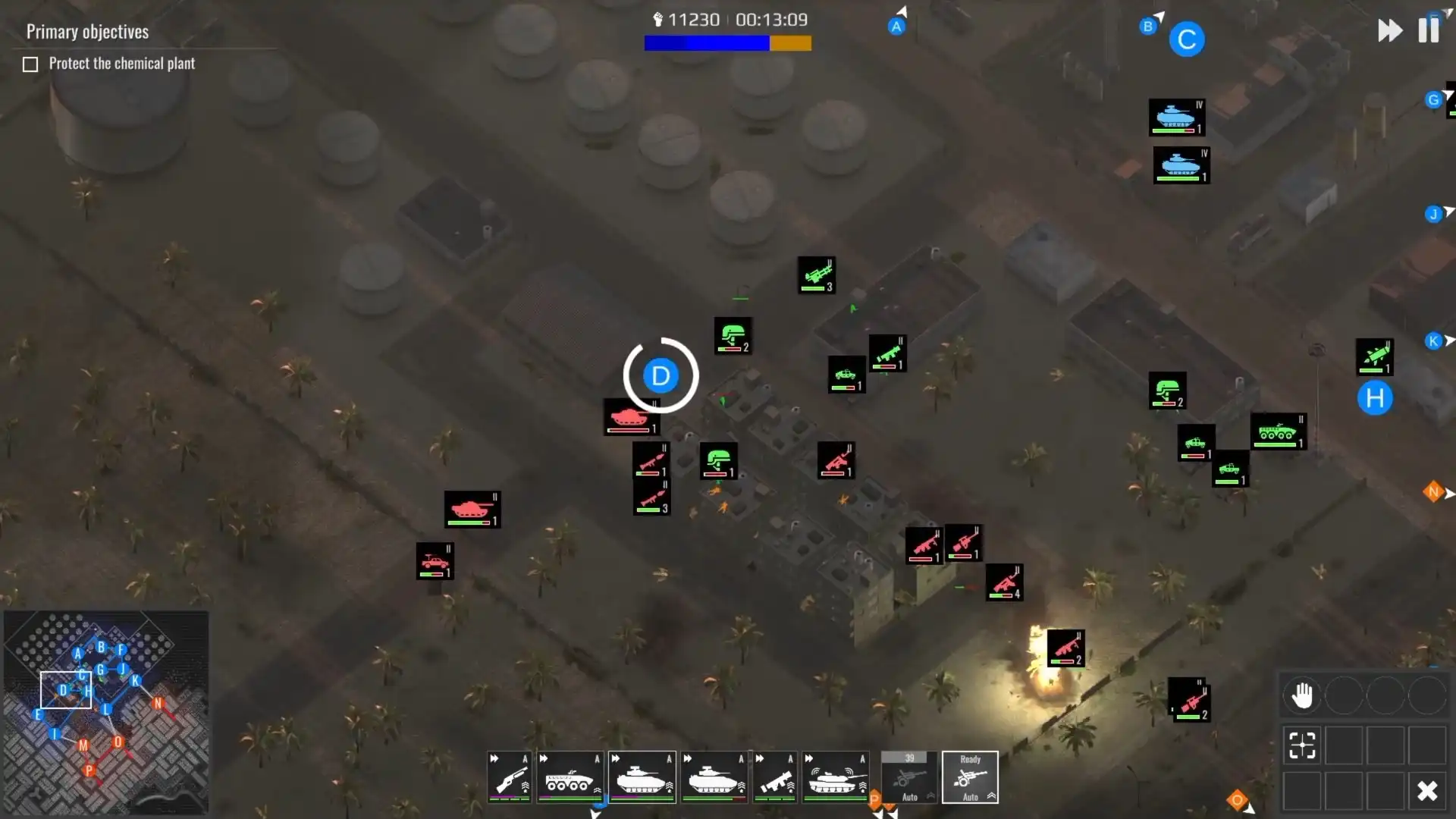
Task: Select group marker D on the battlefield
Action: [659, 375]
